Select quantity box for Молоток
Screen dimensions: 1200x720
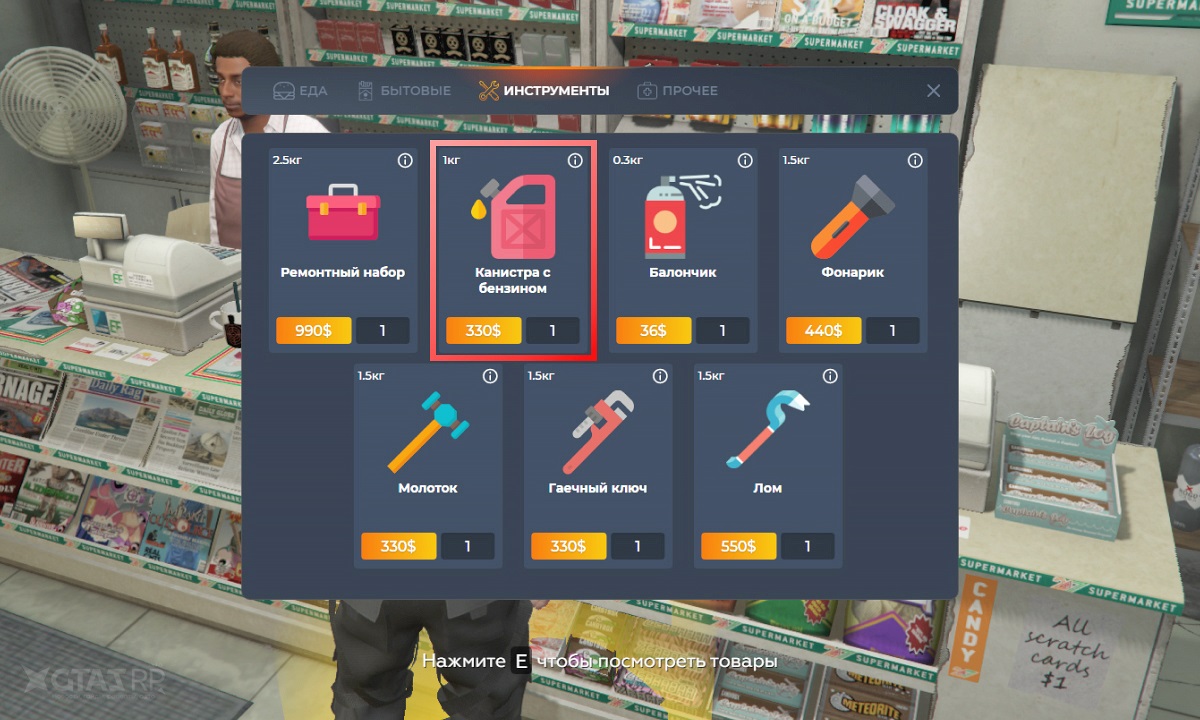(467, 547)
